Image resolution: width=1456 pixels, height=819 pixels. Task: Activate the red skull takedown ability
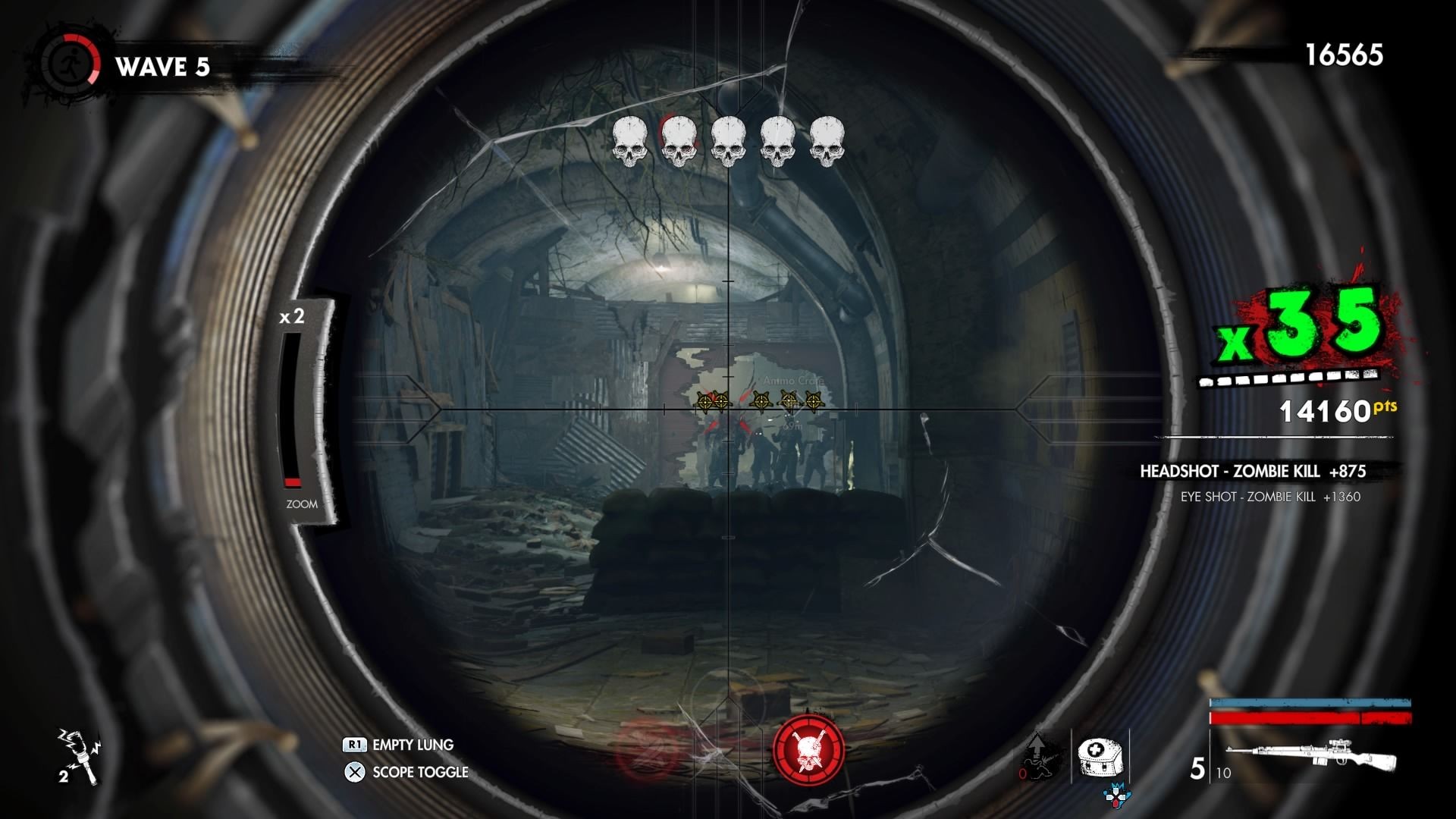point(808,749)
